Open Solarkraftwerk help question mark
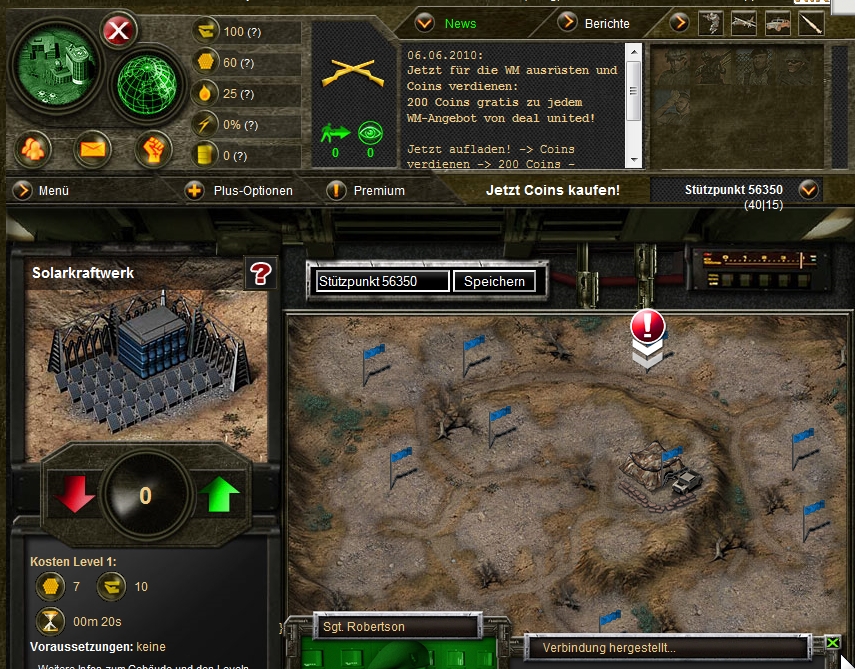Image resolution: width=855 pixels, height=669 pixels. [261, 273]
